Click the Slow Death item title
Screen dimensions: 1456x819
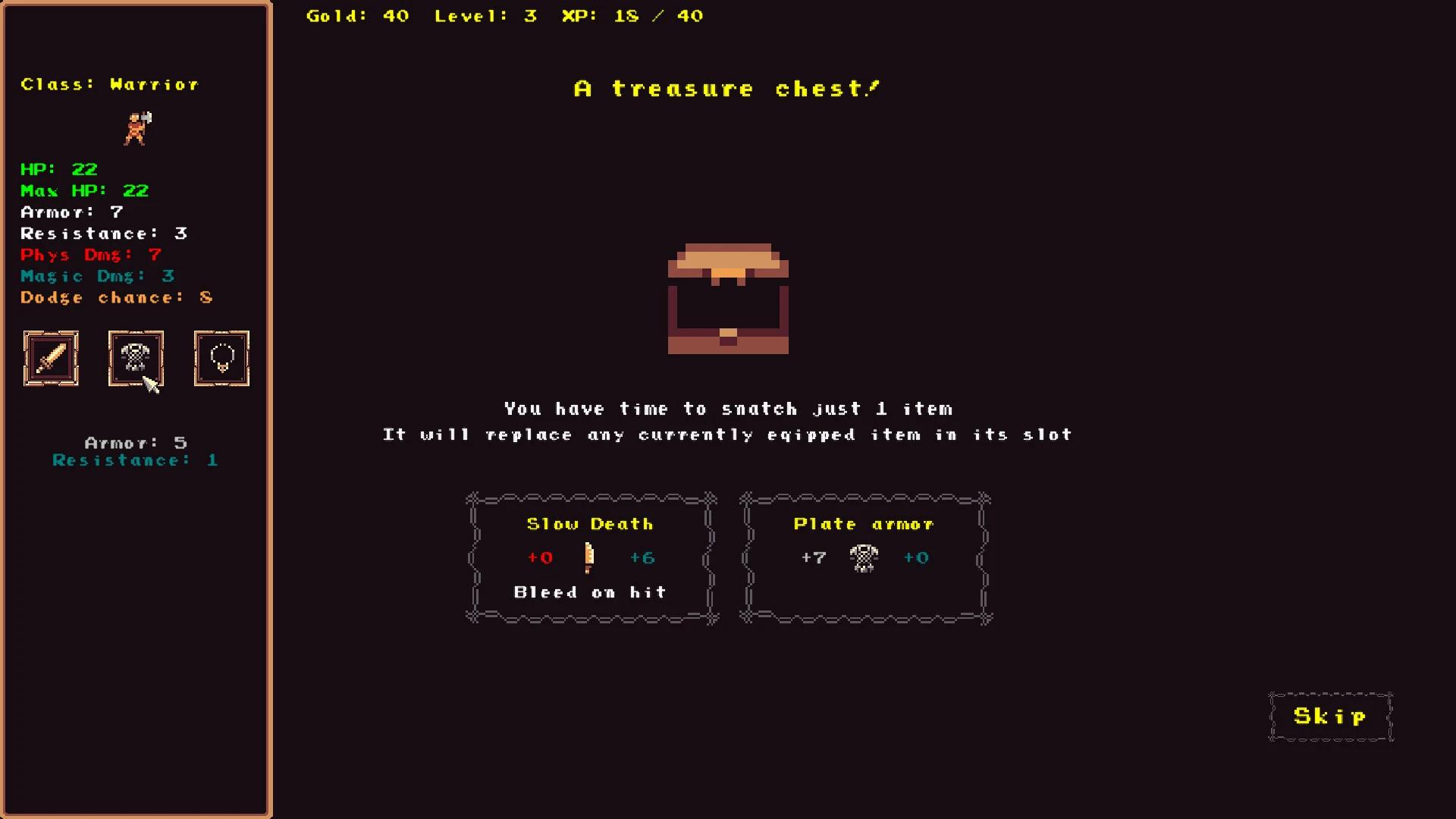[591, 523]
